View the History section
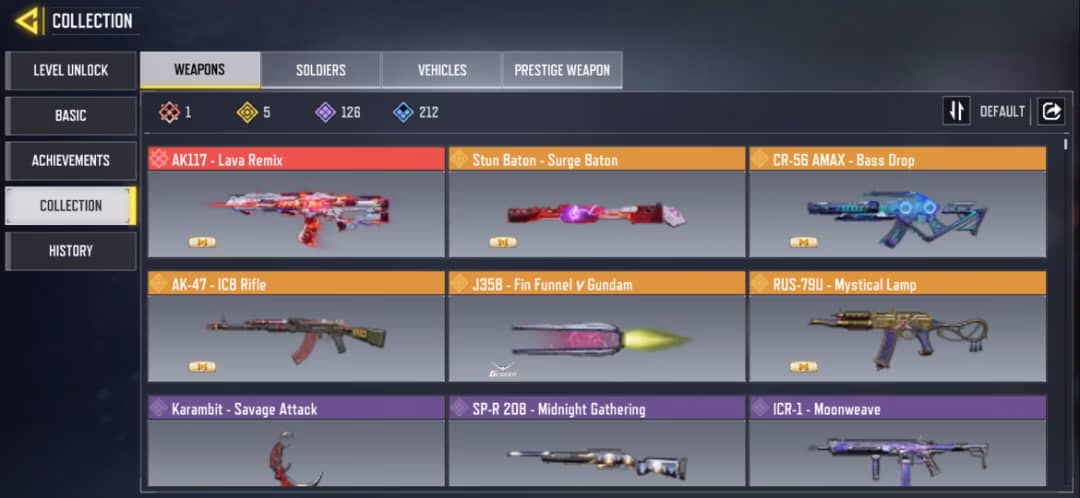The width and height of the screenshot is (1080, 498). click(70, 251)
